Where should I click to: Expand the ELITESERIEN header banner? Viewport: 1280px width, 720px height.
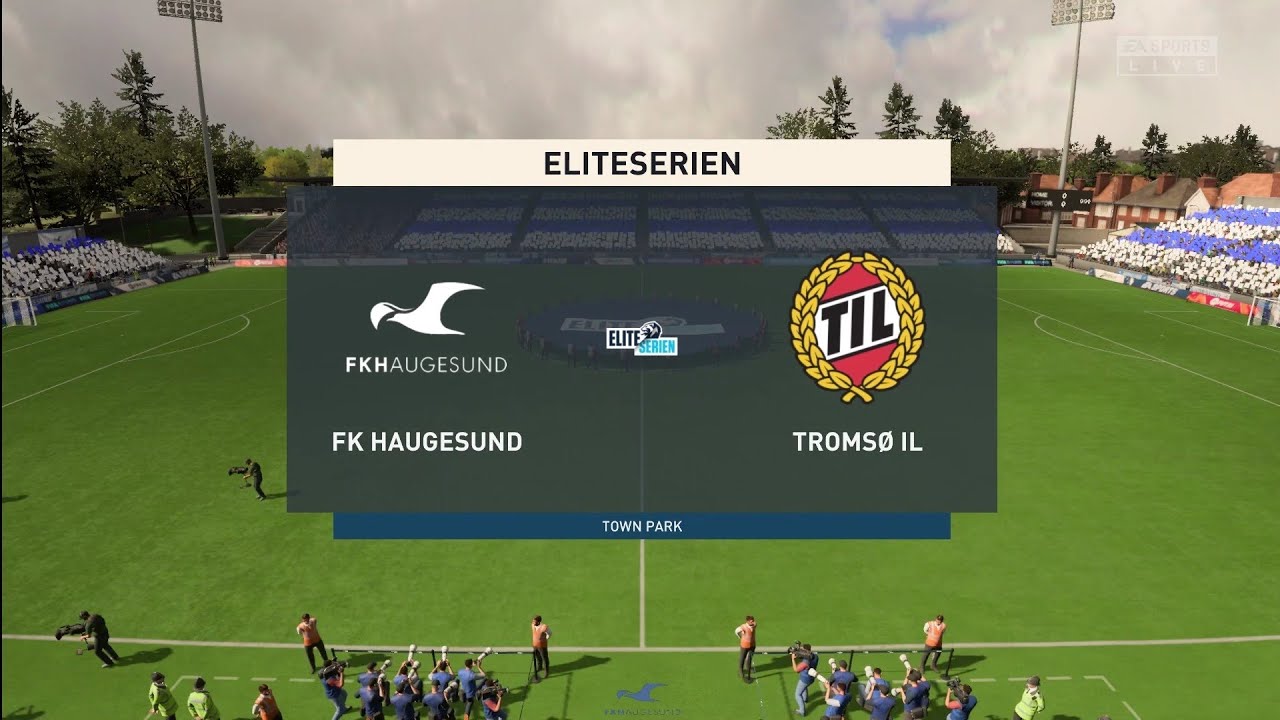point(640,164)
